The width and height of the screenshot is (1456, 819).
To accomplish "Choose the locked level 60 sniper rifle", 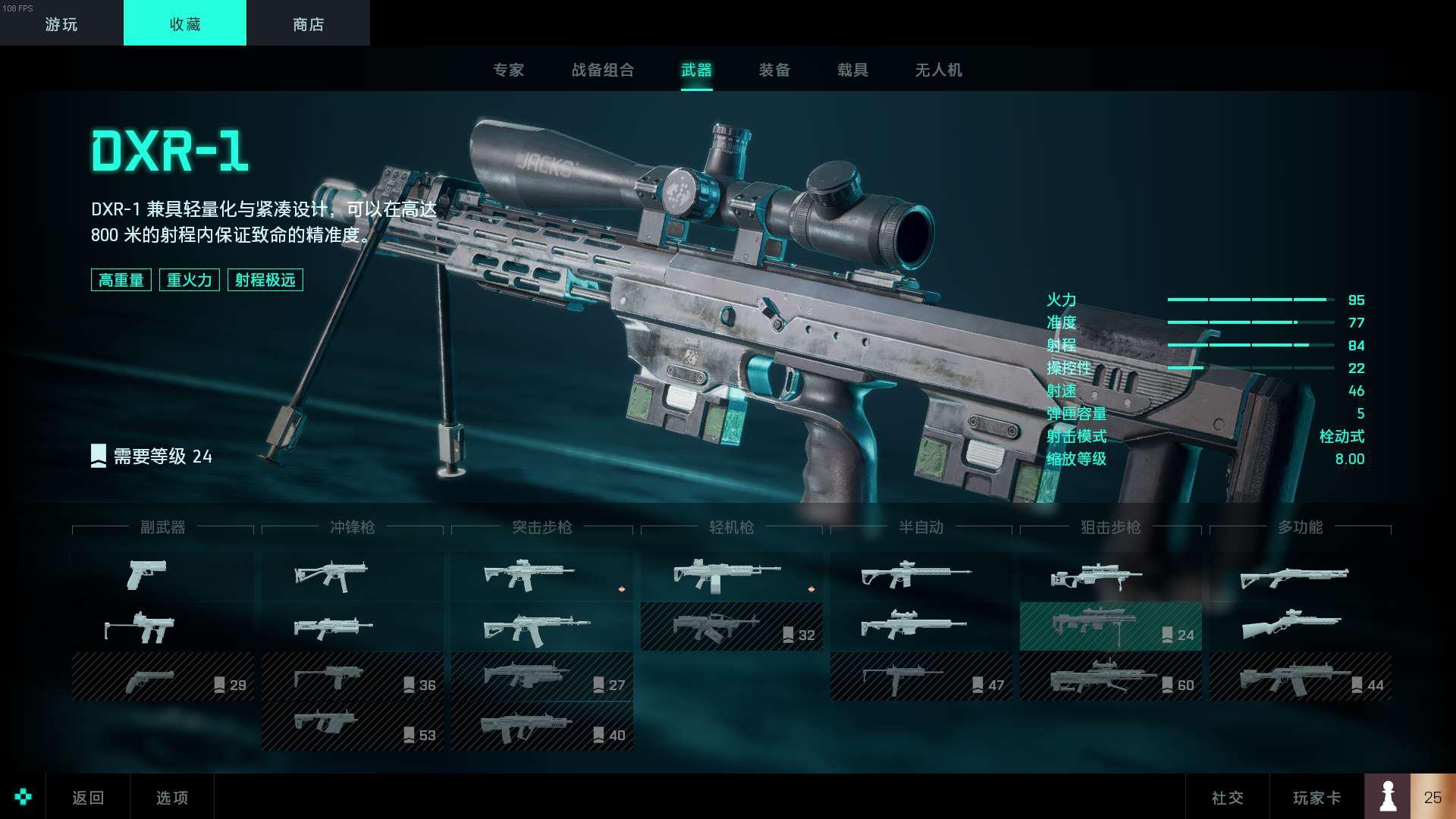I will click(x=1110, y=676).
